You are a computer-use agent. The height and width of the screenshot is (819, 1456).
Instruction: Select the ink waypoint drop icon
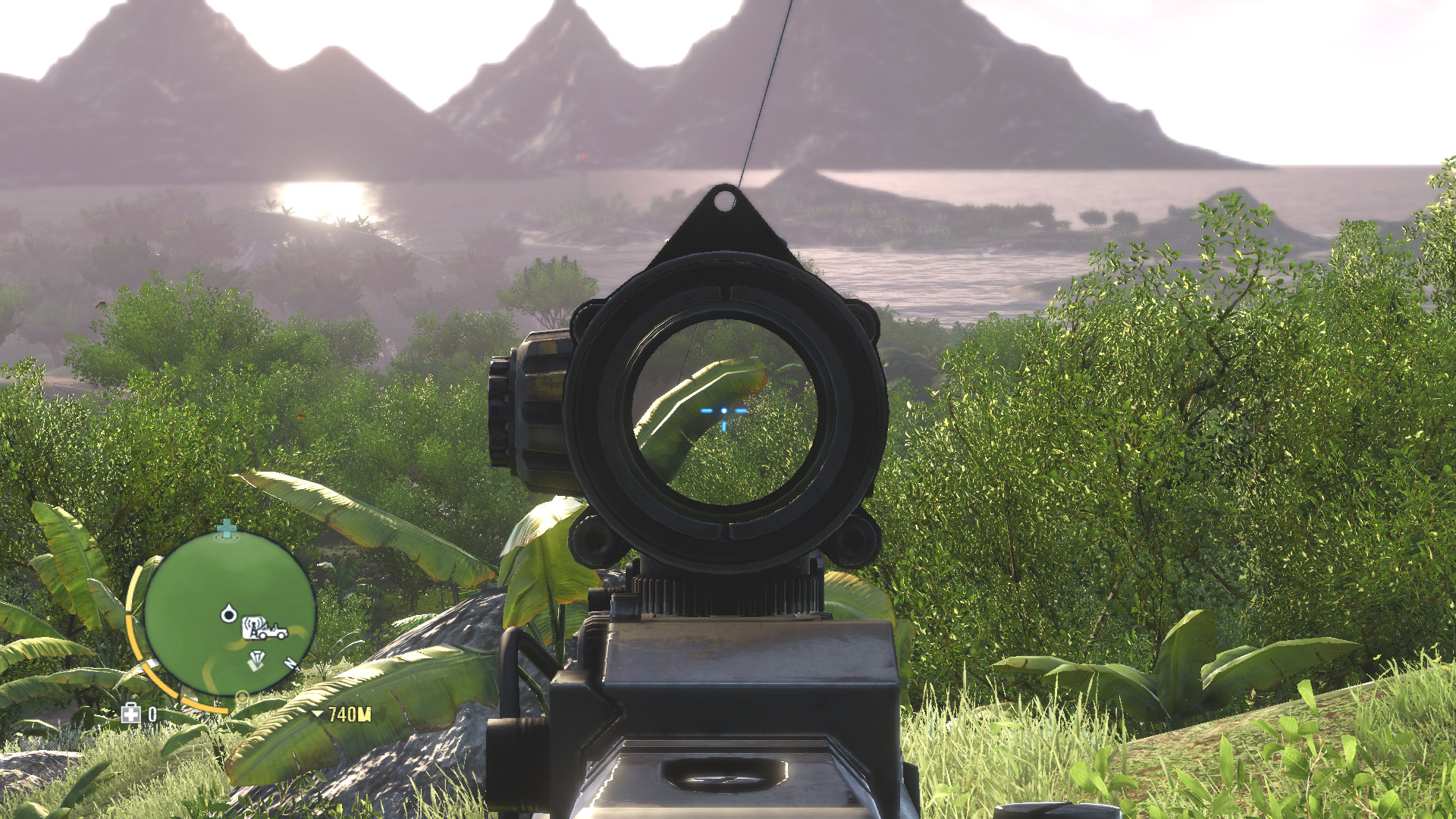(228, 613)
